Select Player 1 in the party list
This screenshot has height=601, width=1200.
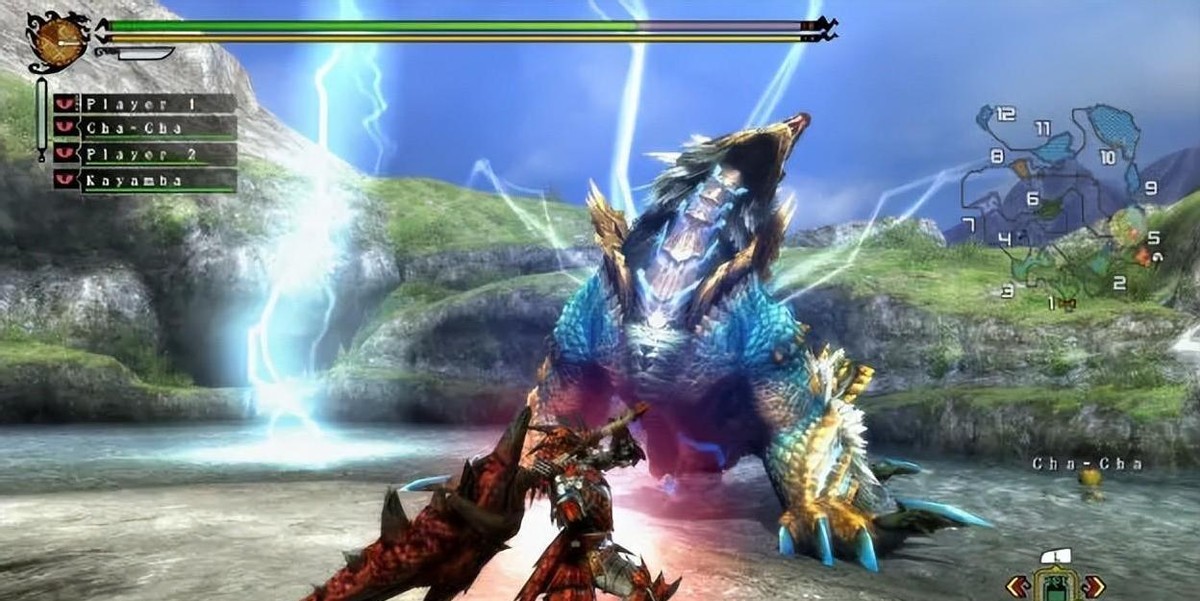tap(145, 103)
